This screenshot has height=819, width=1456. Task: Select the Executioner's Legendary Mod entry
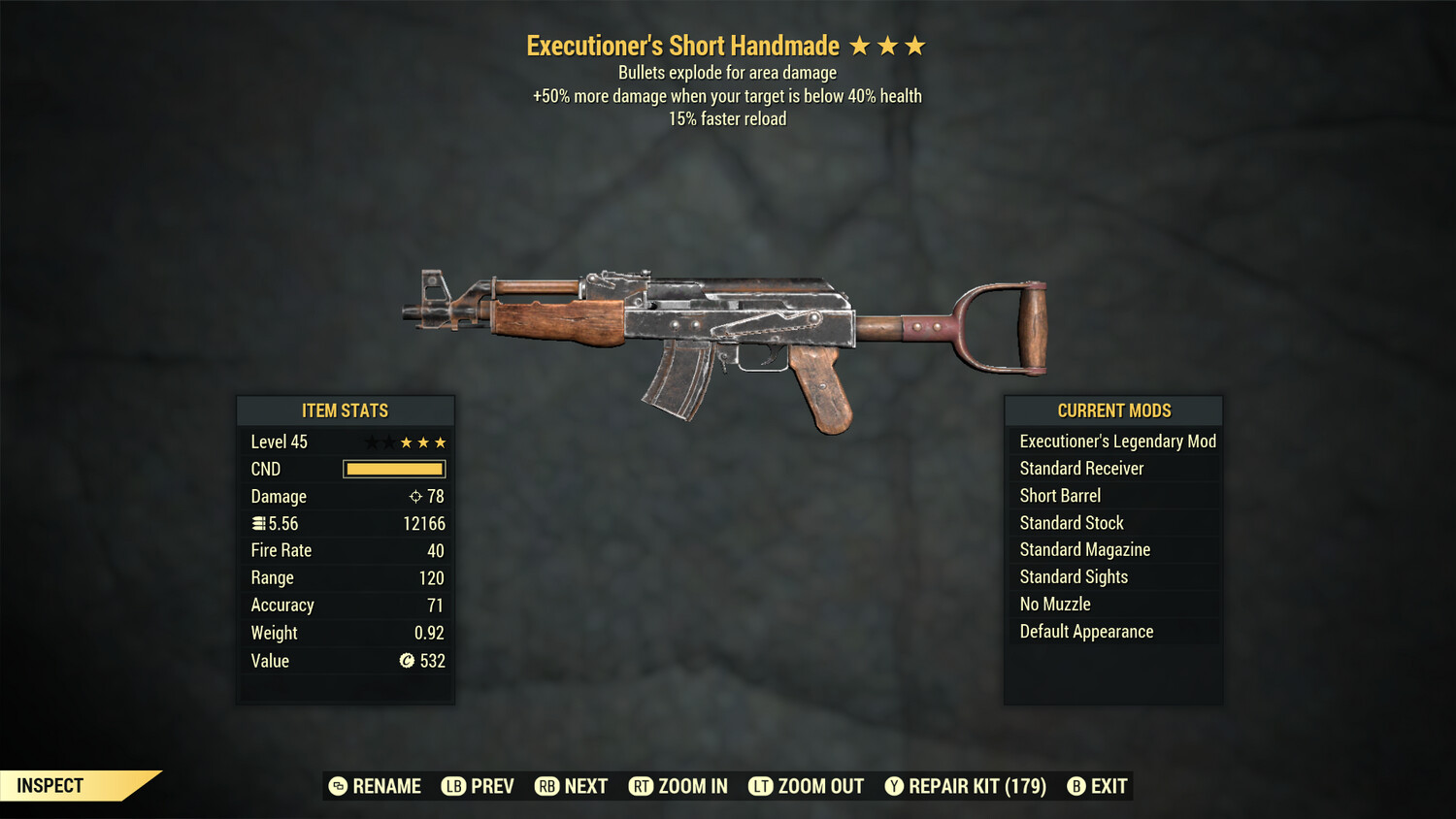(x=1116, y=441)
